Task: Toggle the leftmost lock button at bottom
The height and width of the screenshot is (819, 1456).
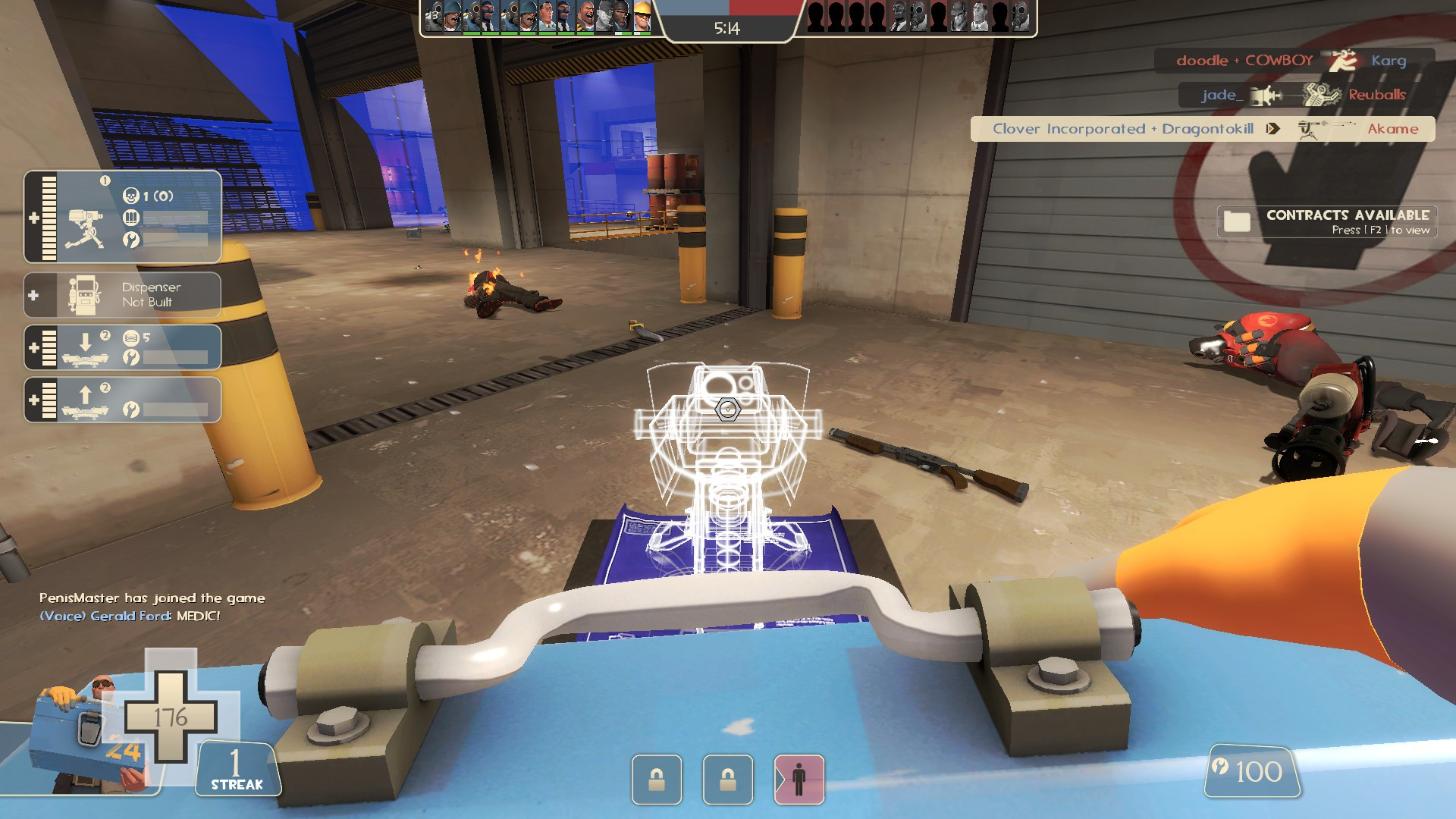Action: click(657, 780)
